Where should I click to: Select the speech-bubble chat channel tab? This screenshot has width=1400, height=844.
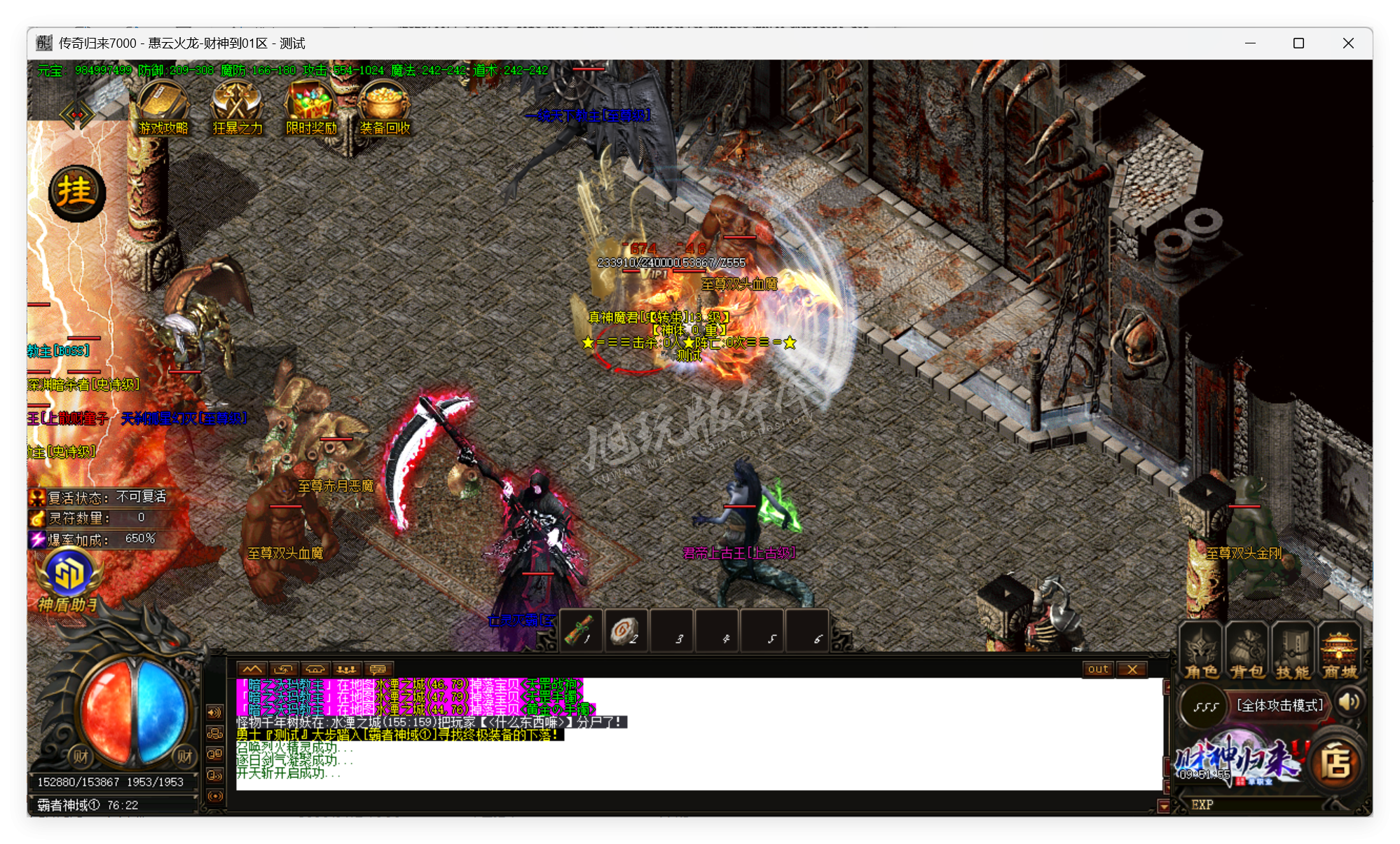tap(378, 669)
